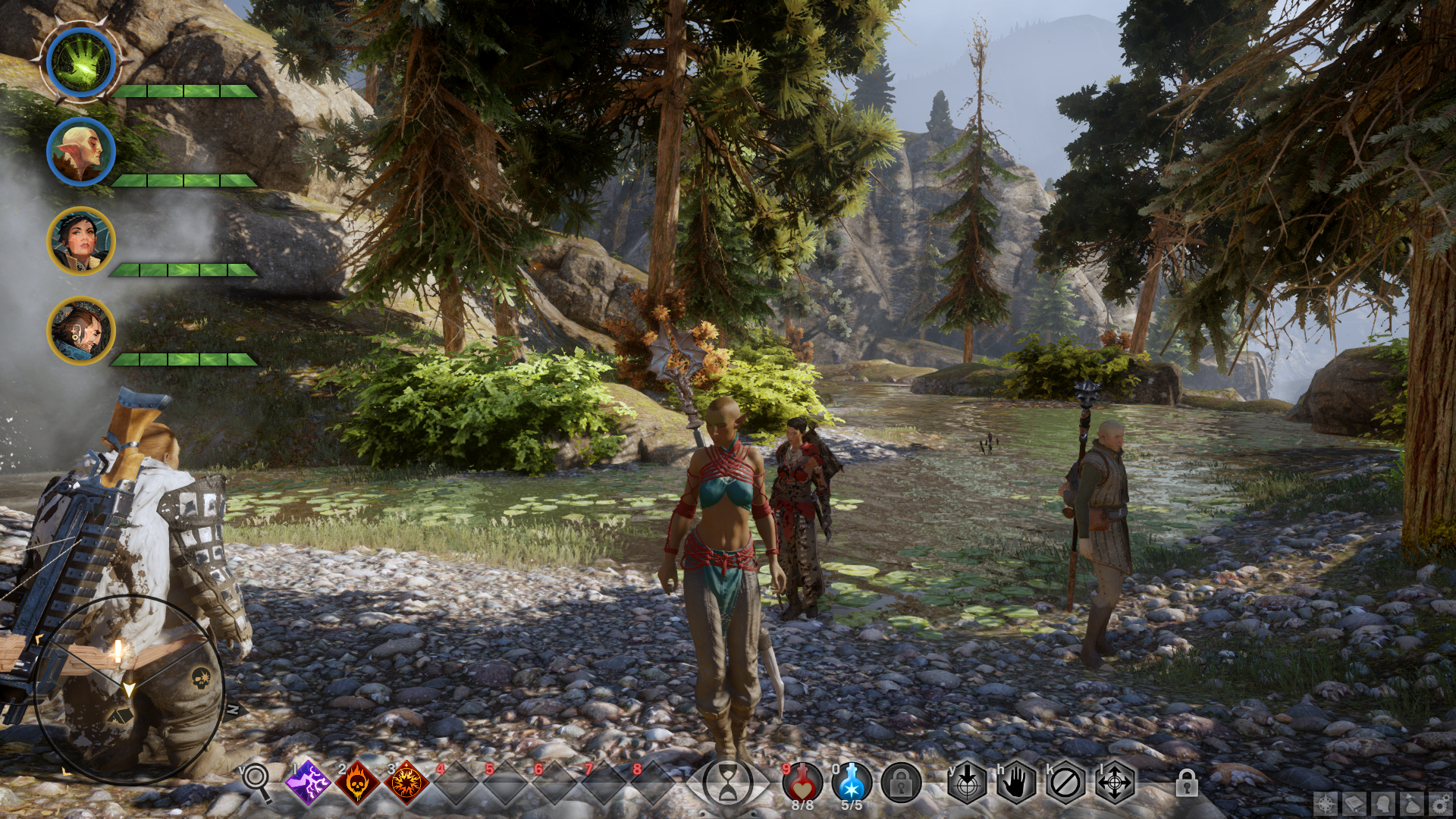
Task: Toggle the hourglass tactical camera button
Action: click(x=727, y=783)
